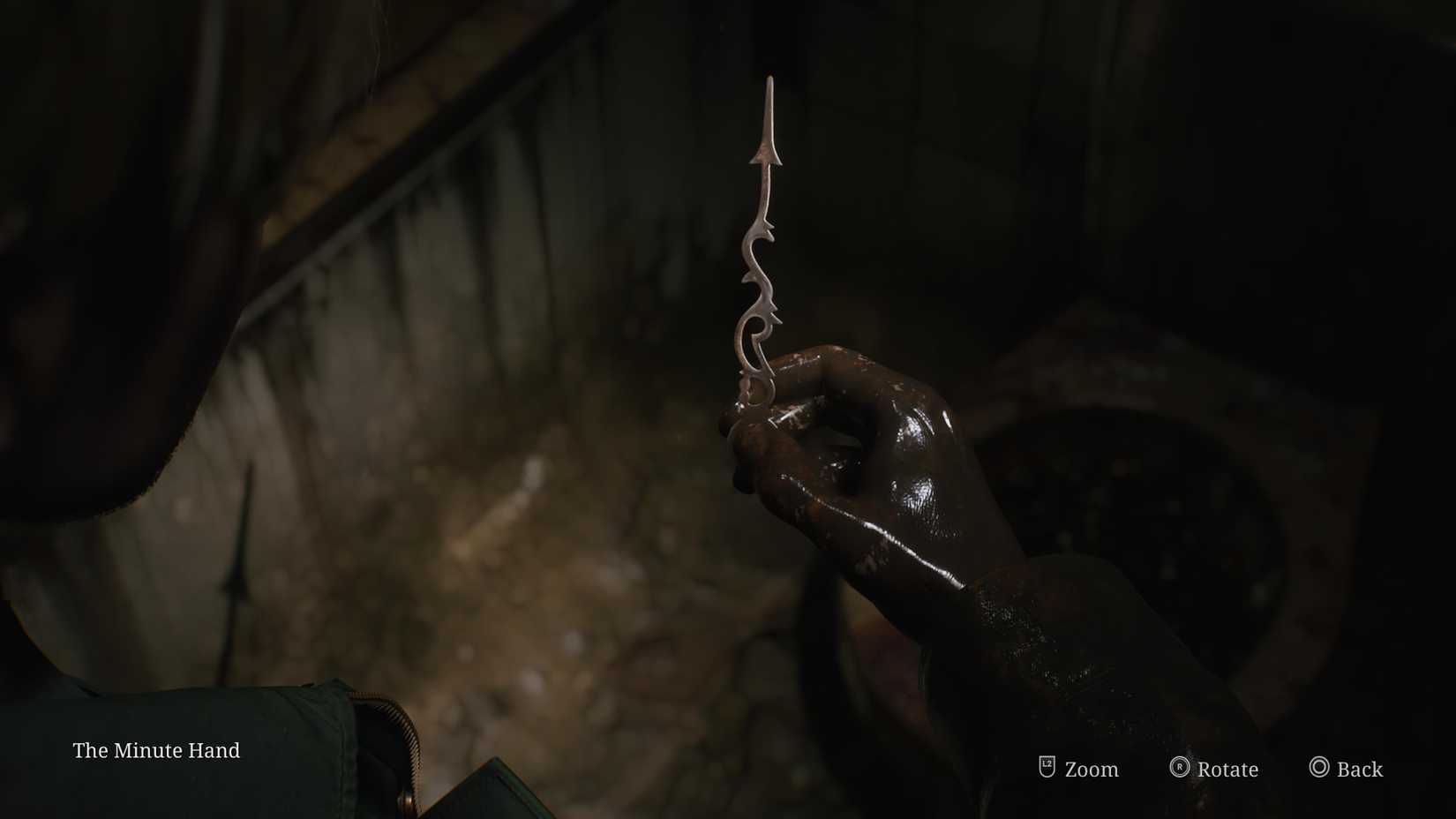The image size is (1456, 819).
Task: Click the L2 shoulder button icon for Zoom
Action: click(x=1046, y=769)
